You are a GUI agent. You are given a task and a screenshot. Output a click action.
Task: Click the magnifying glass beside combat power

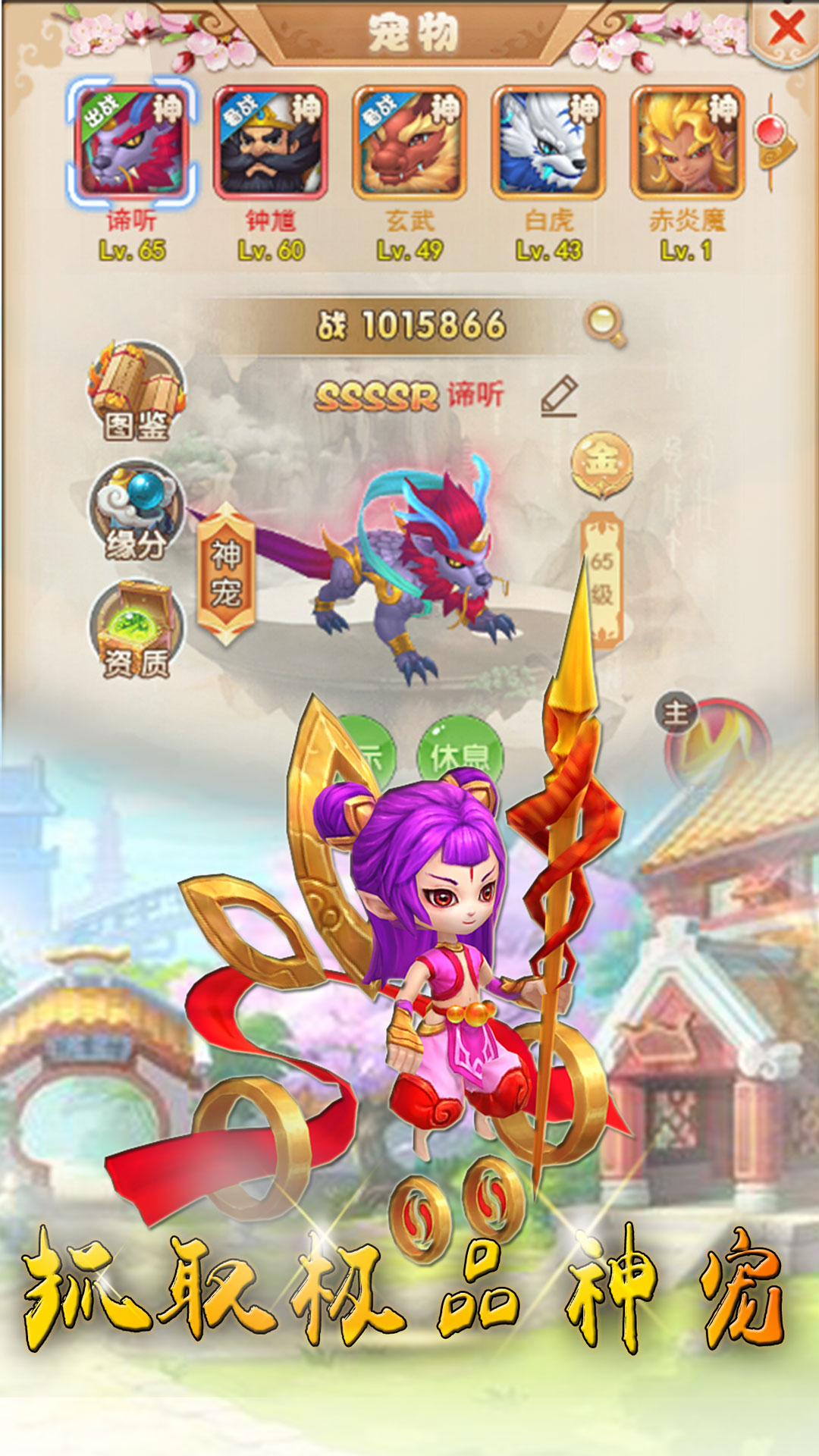click(x=604, y=325)
